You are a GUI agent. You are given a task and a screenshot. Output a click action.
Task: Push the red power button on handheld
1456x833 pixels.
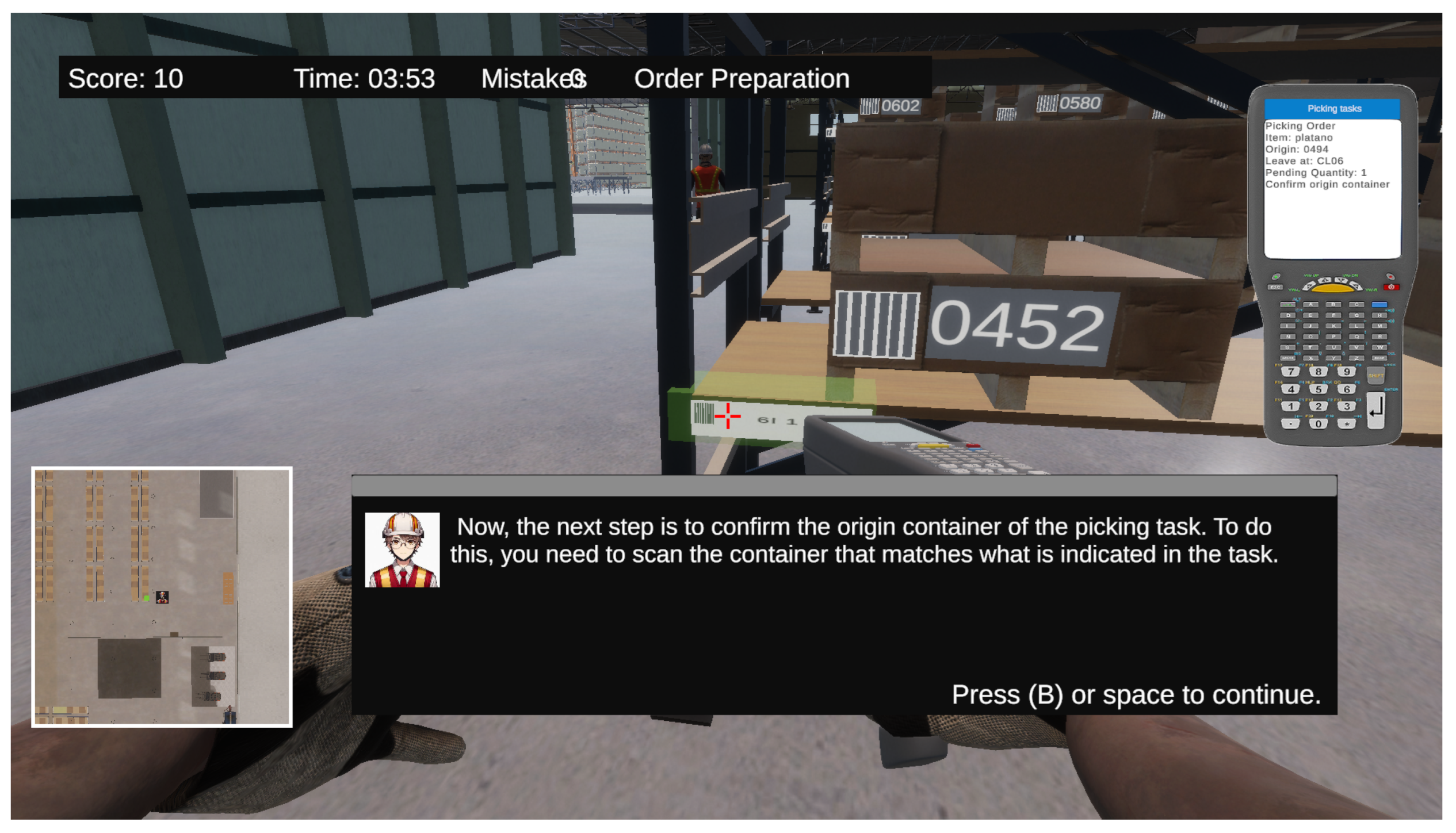click(x=1390, y=286)
